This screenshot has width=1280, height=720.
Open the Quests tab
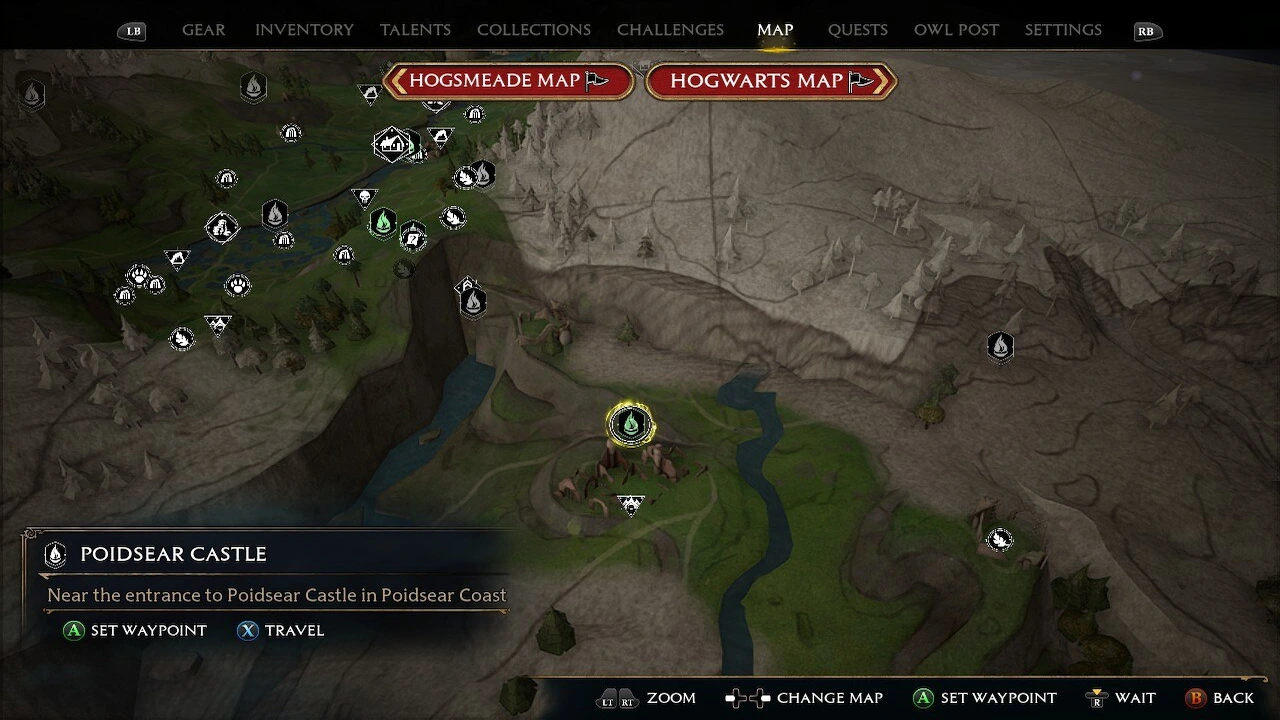857,30
